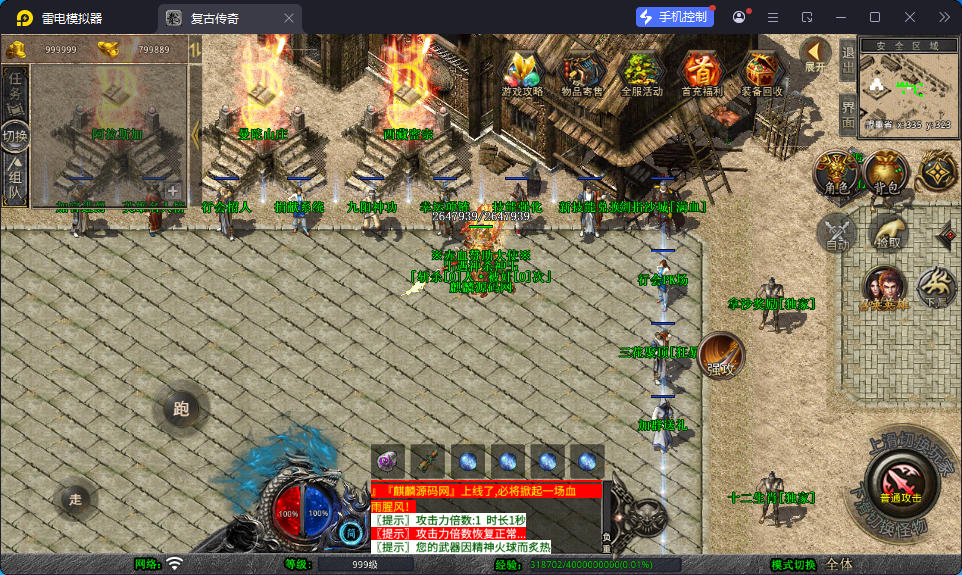Use the 普通攻击 normal attack button

point(901,482)
